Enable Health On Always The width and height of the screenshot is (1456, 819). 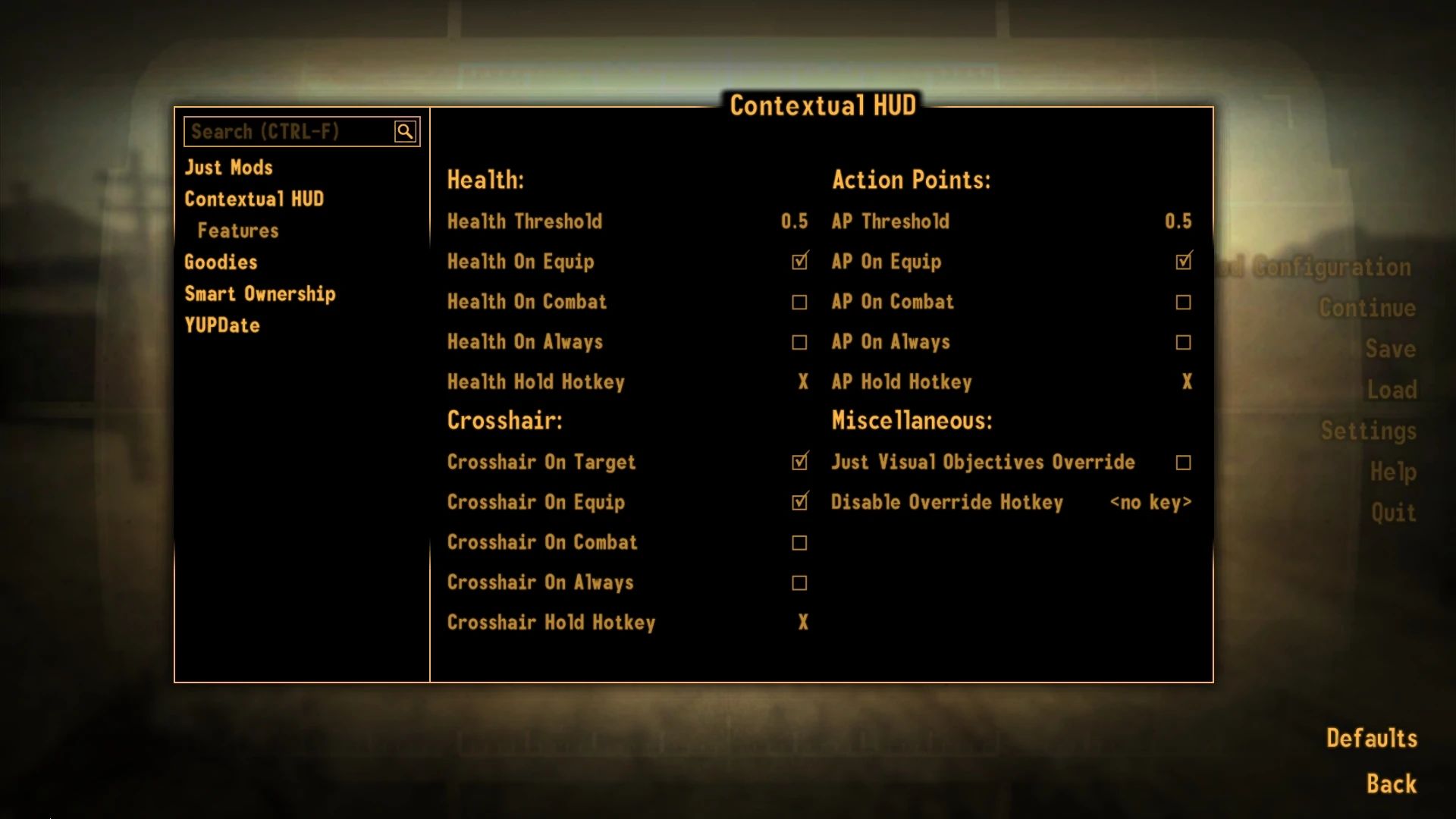pyautogui.click(x=799, y=342)
